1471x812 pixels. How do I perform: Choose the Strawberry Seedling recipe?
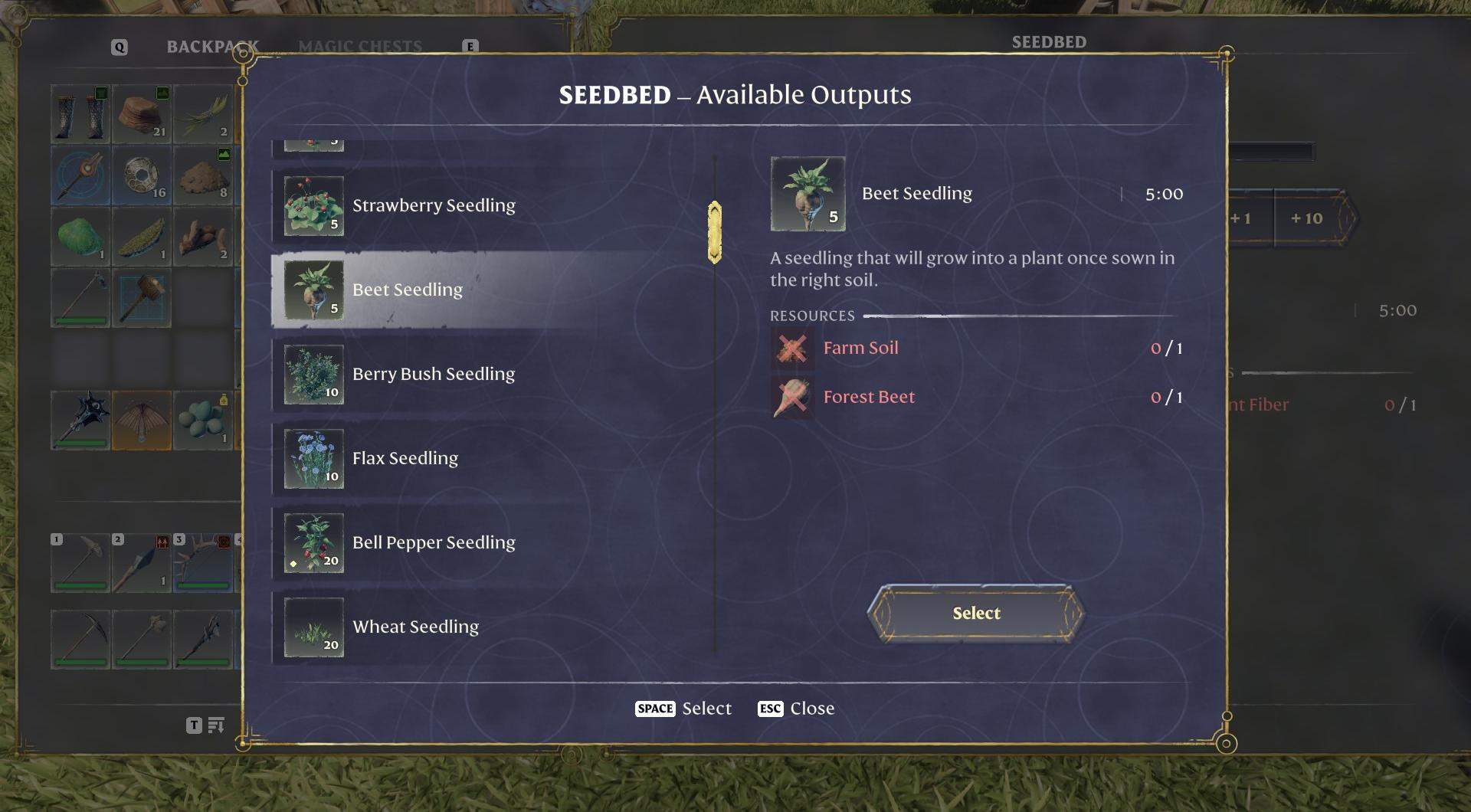(x=433, y=205)
